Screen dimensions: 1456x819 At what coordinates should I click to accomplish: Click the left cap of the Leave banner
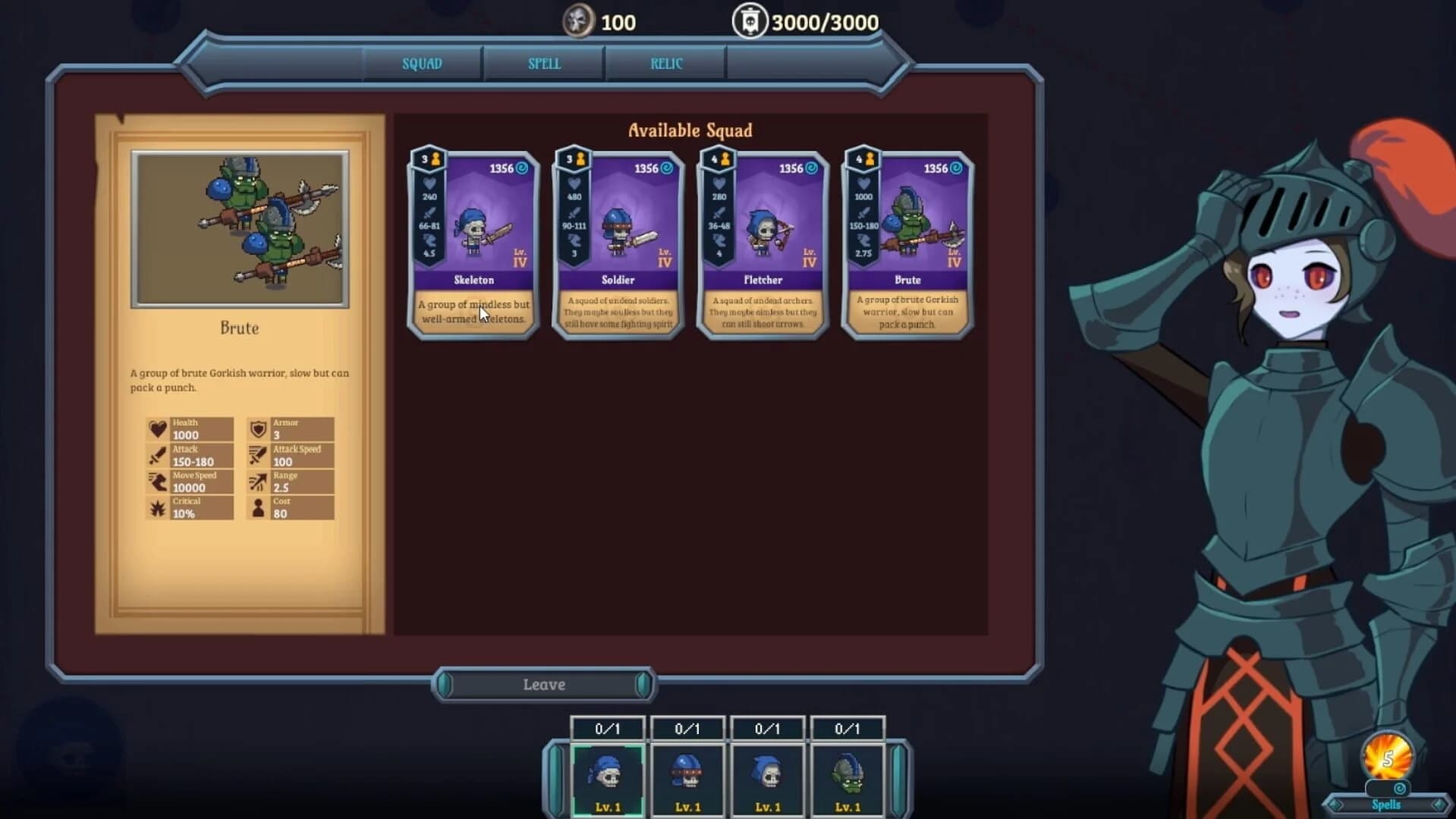(x=446, y=684)
